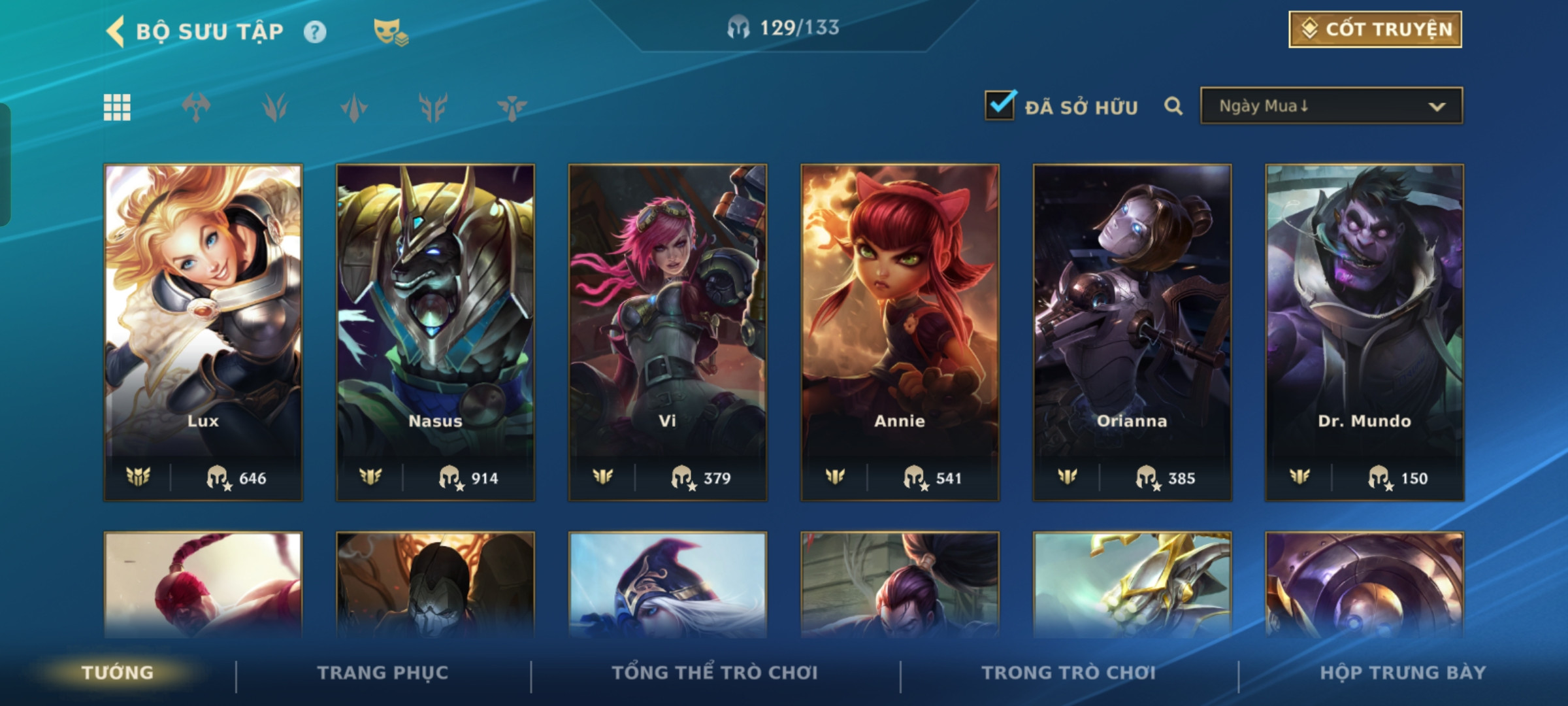Open the help question mark icon

pos(315,32)
